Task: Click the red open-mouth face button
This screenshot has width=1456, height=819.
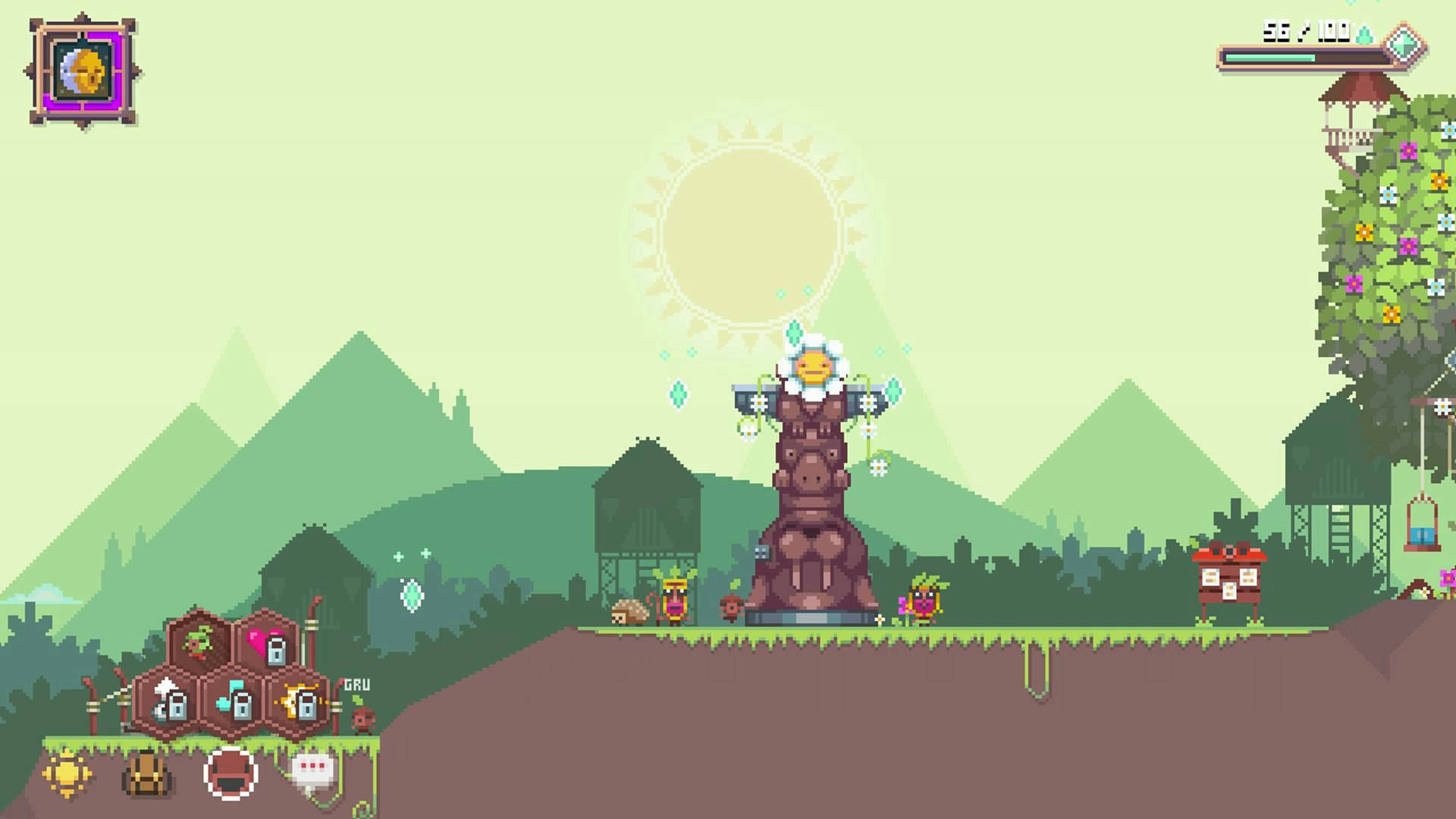Action: [x=231, y=773]
